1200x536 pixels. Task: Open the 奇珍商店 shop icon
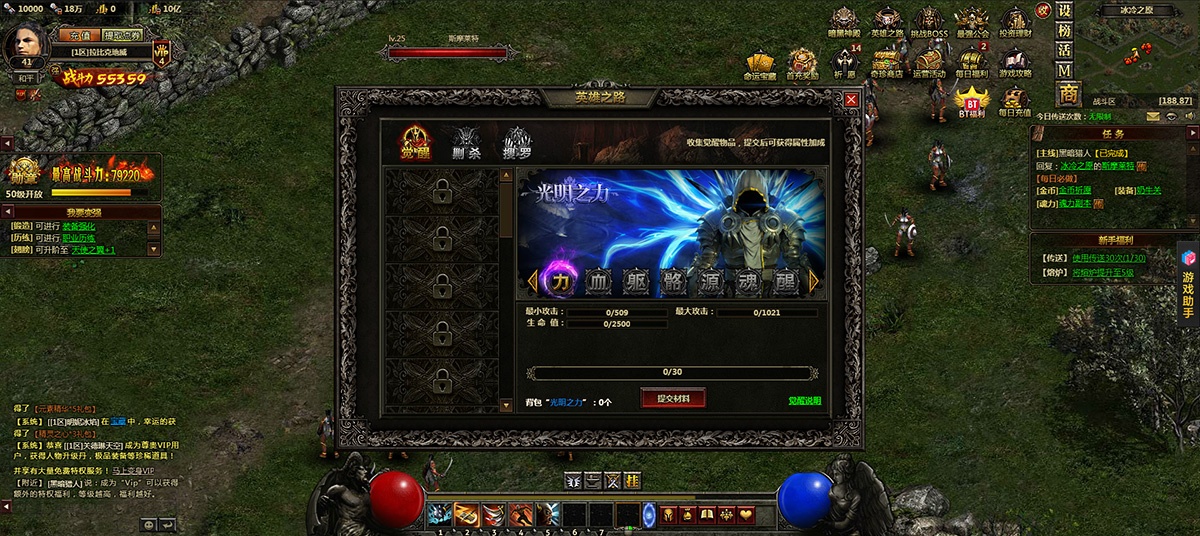point(886,63)
